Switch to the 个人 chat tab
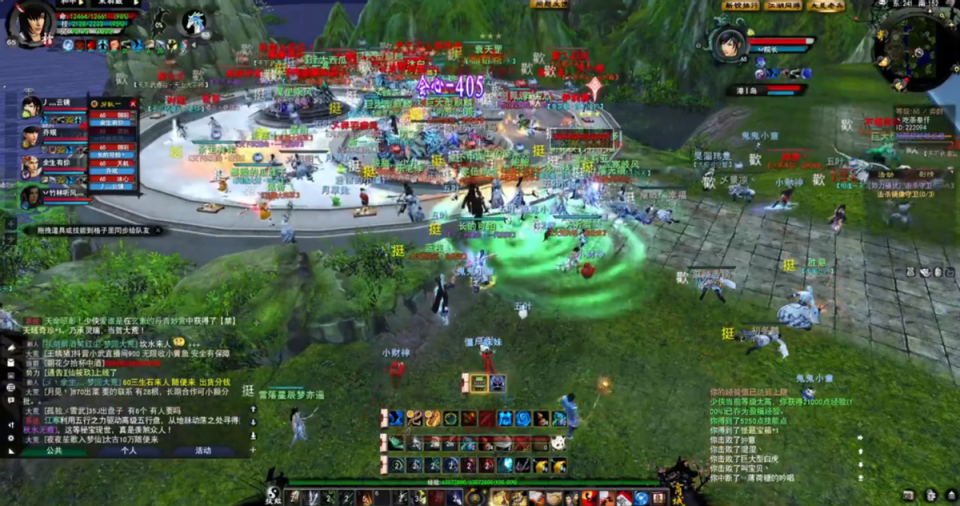 tap(128, 451)
